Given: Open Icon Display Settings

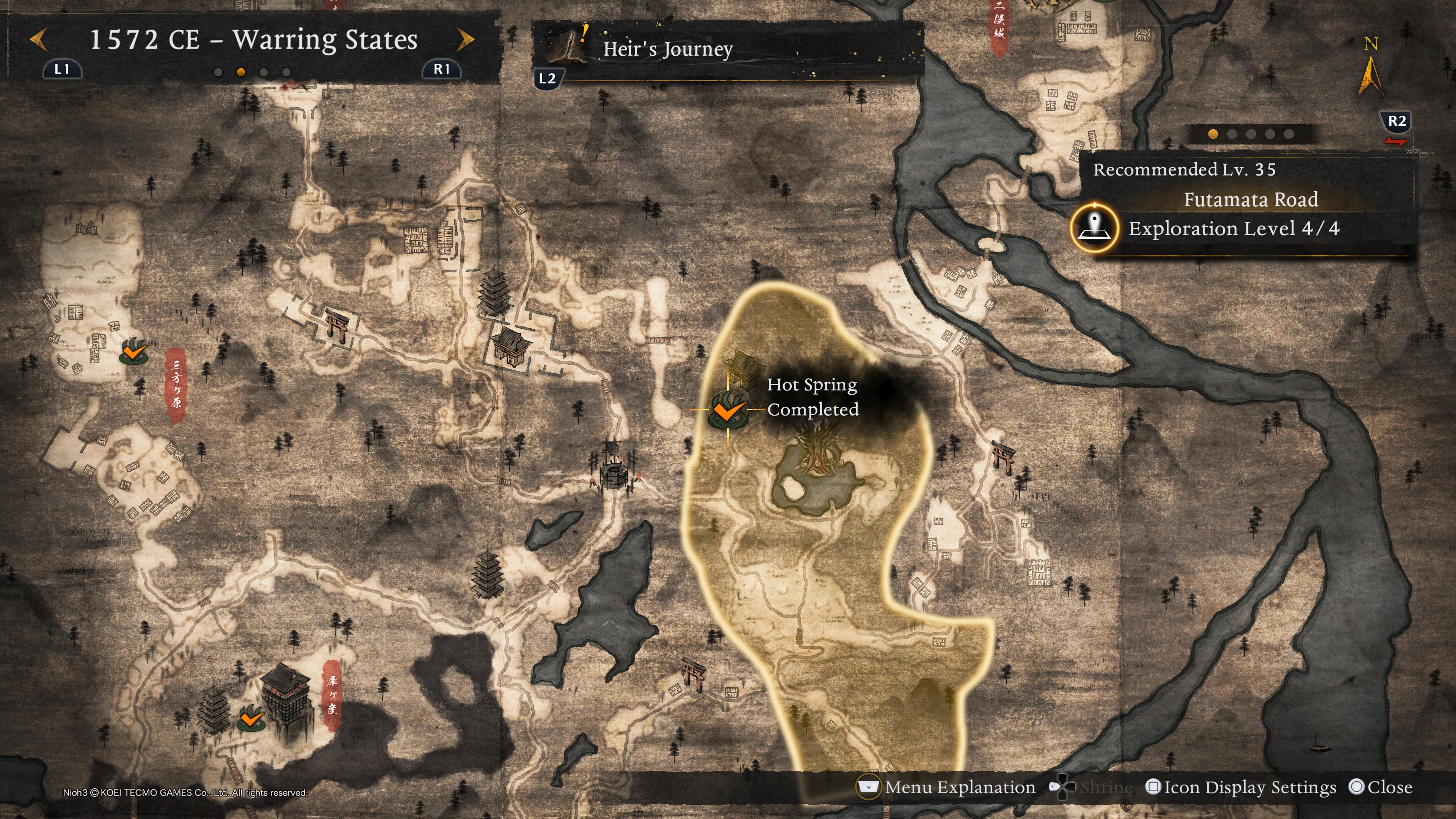Looking at the screenshot, I should pyautogui.click(x=1241, y=788).
